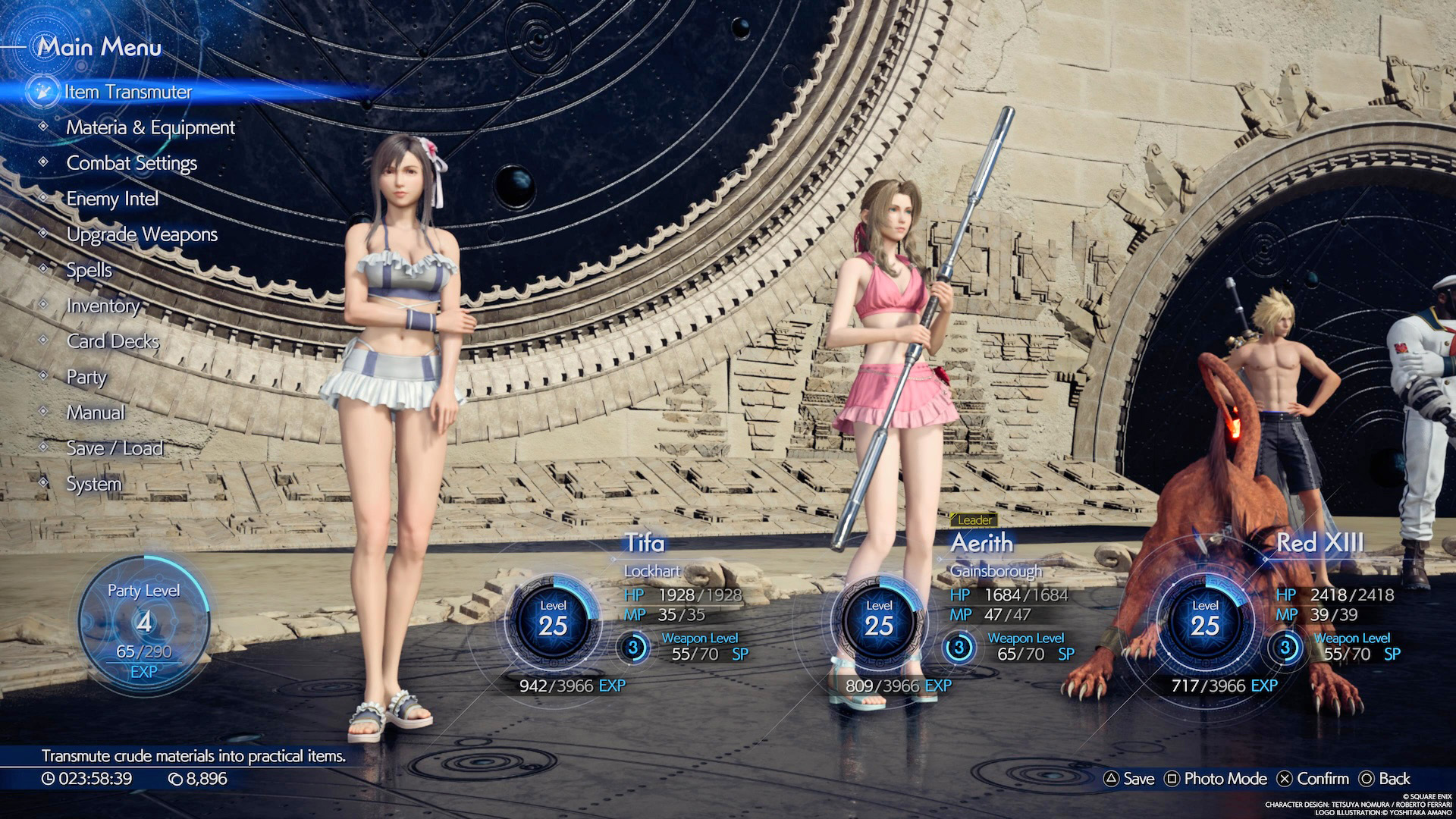The height and width of the screenshot is (819, 1456).
Task: Select the Spells menu entry
Action: tap(89, 270)
